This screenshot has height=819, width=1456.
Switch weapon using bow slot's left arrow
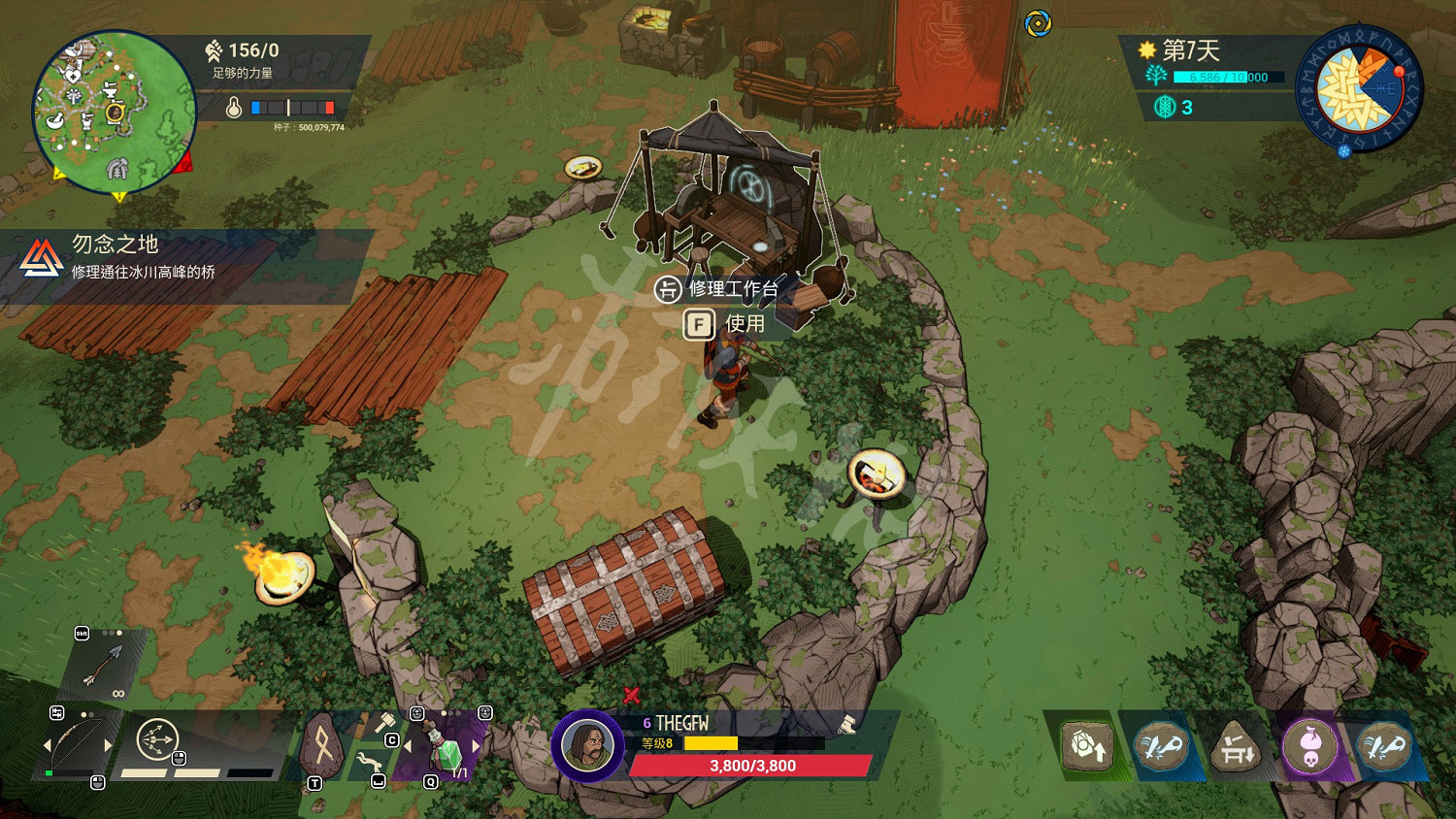pyautogui.click(x=48, y=745)
